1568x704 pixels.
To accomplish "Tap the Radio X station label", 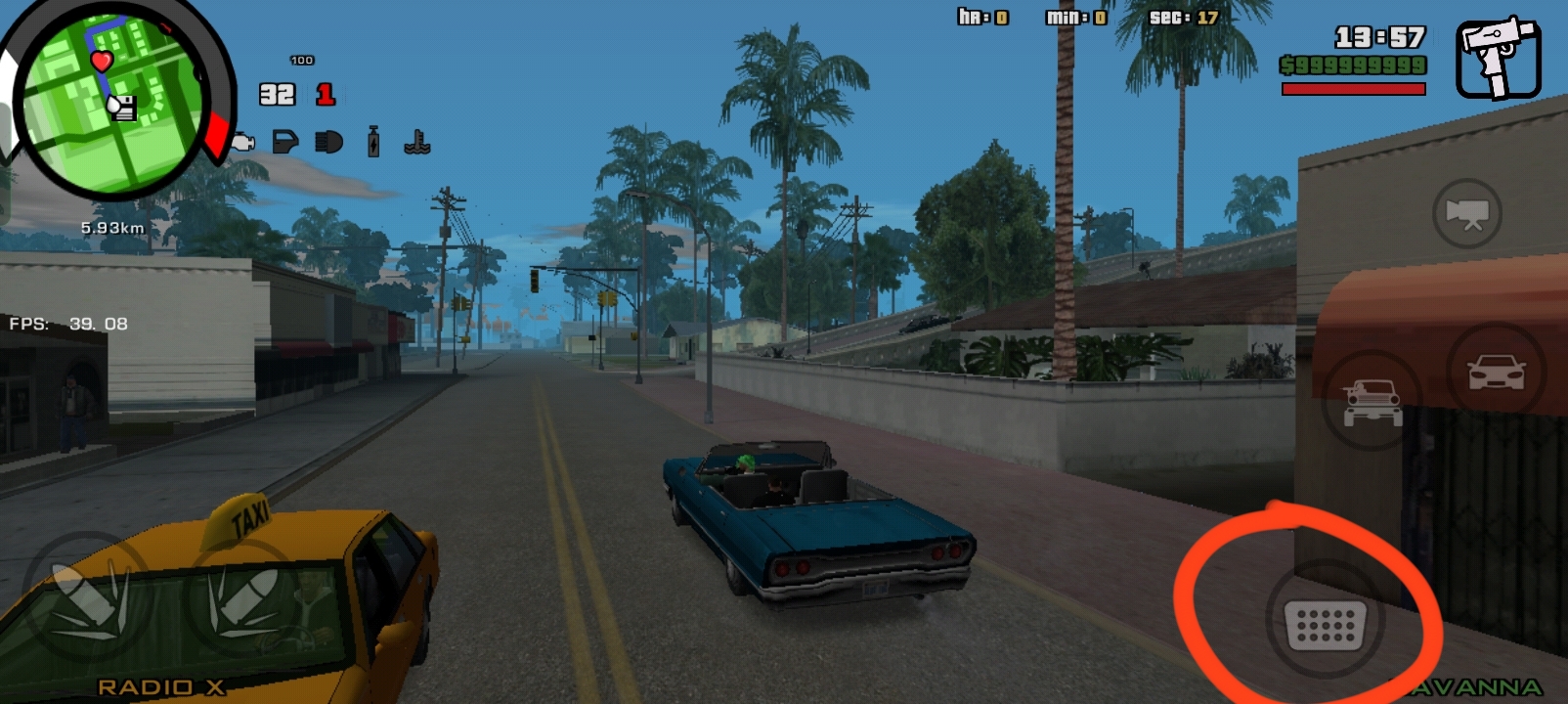I will coord(161,687).
